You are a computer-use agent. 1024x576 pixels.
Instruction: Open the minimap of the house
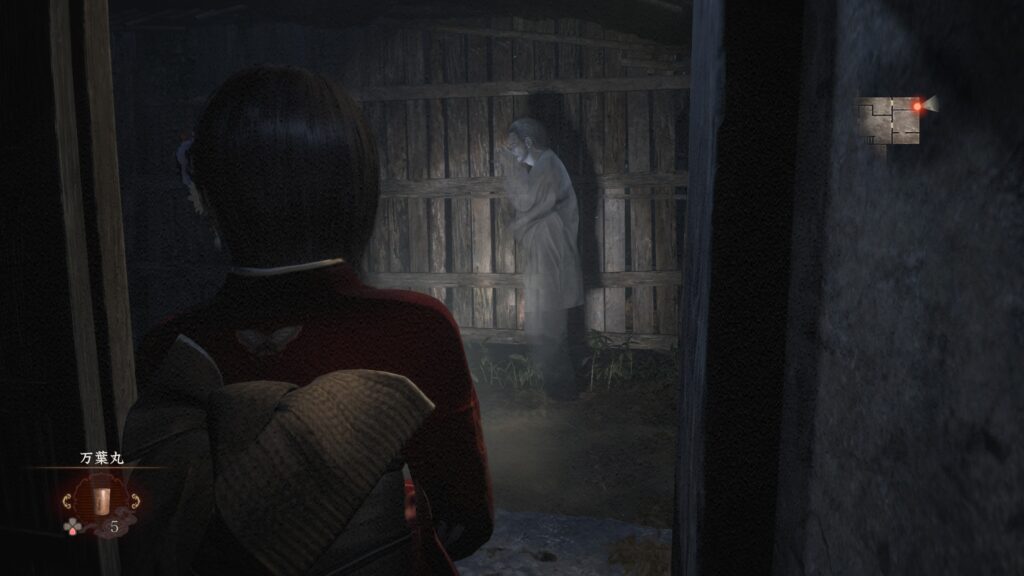point(890,120)
